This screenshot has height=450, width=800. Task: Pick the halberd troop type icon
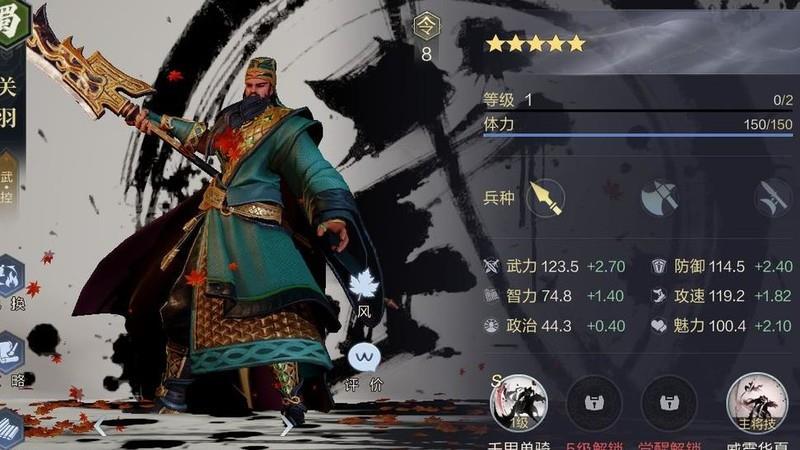[x=773, y=197]
